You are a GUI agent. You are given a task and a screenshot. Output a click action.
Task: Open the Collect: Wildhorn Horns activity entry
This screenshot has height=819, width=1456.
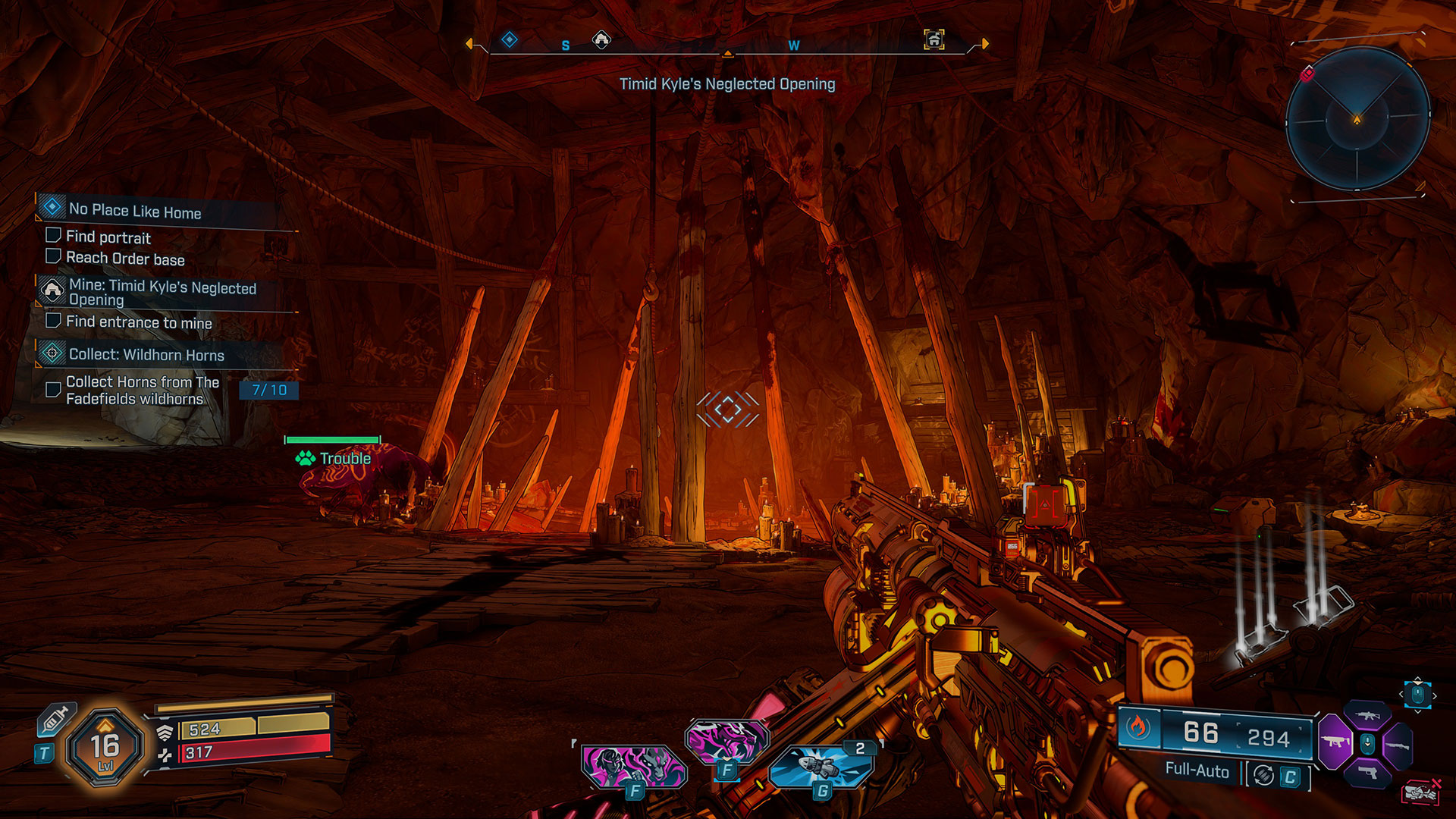146,354
